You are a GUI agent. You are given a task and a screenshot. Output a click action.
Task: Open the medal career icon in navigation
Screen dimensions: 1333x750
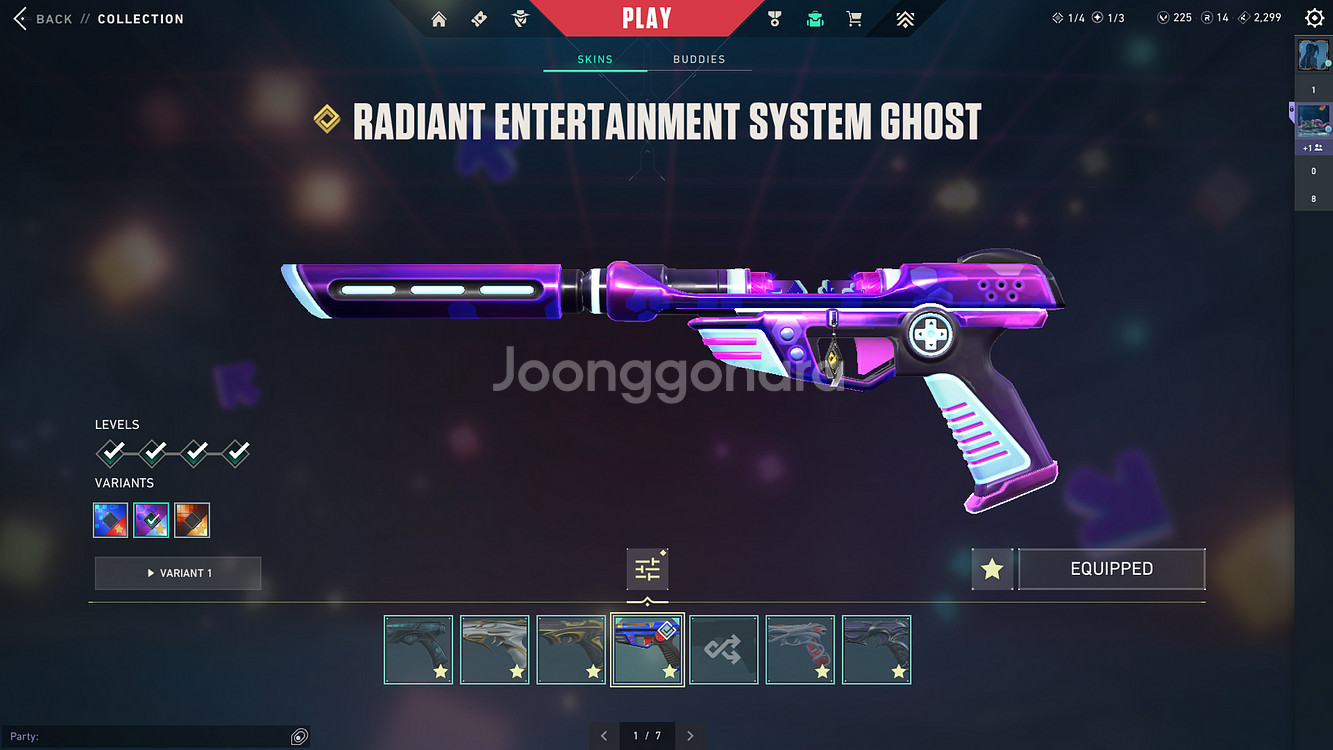[x=774, y=19]
